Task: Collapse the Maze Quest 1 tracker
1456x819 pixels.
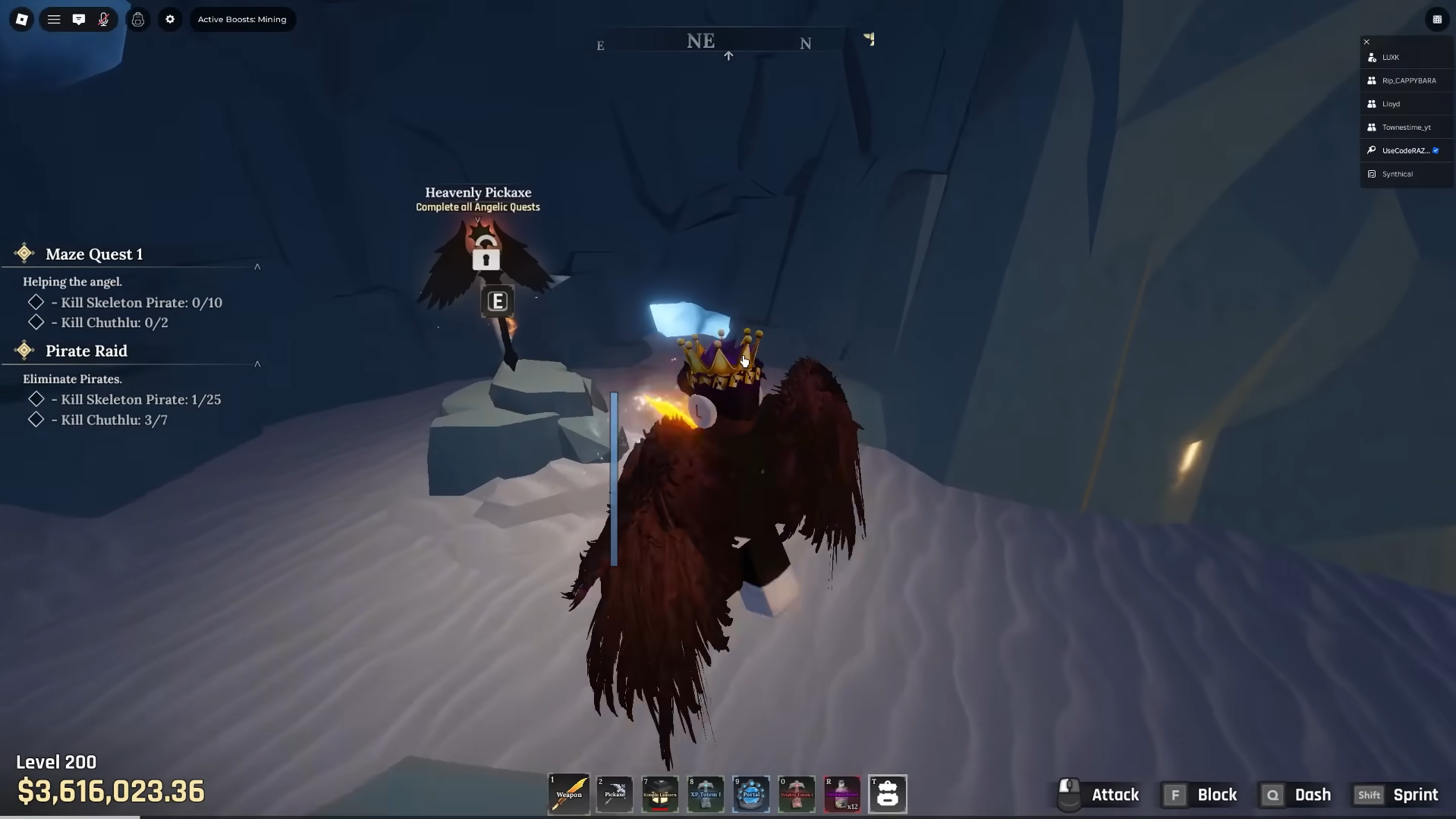Action: 257,266
